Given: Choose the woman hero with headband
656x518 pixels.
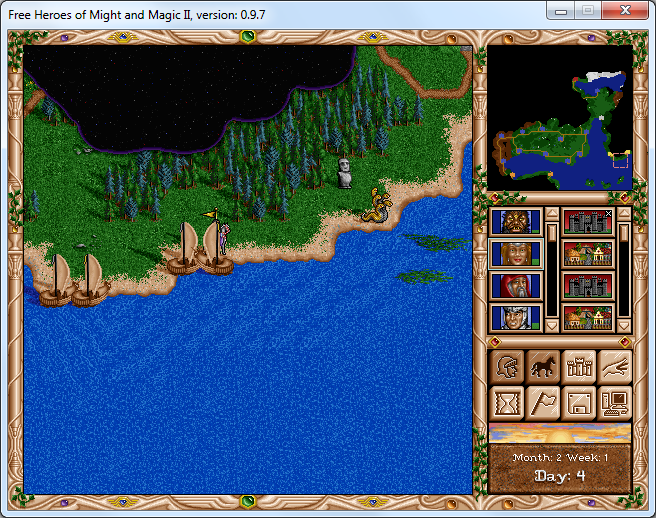Looking at the screenshot, I should pyautogui.click(x=516, y=254).
